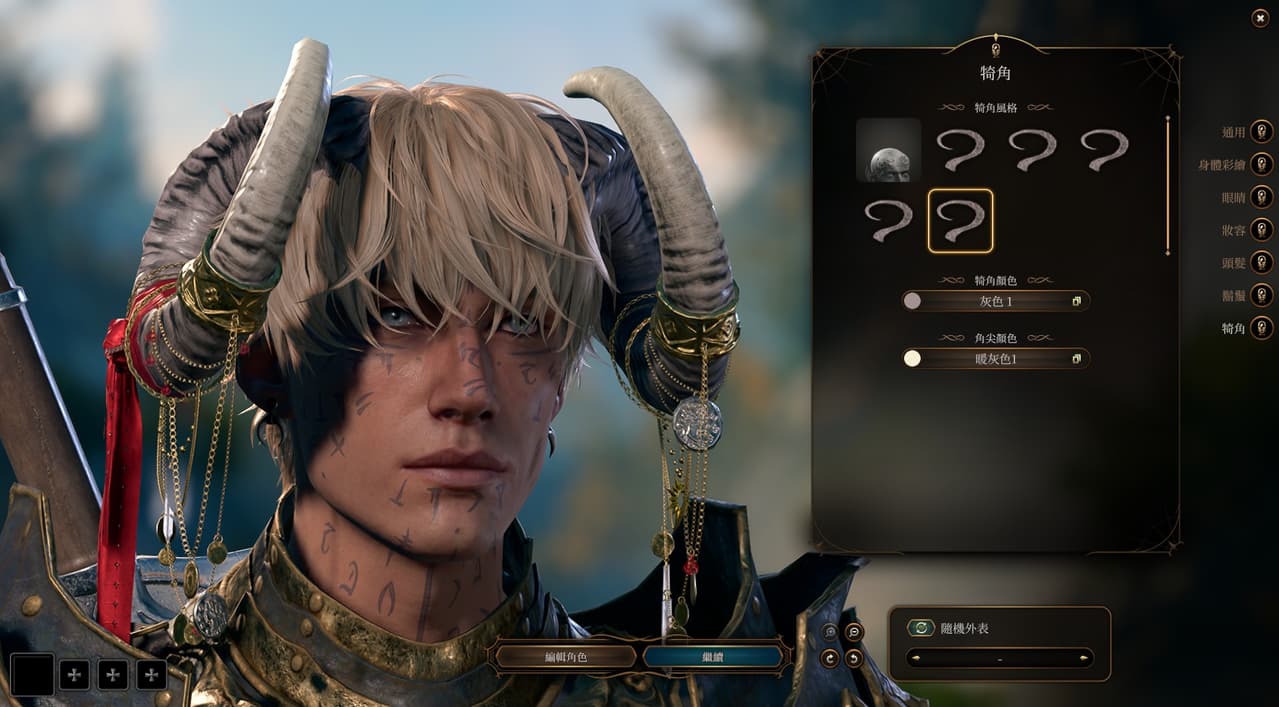Open the 鬍鬚 (Beard) tab
This screenshot has height=707, width=1279.
click(1261, 295)
